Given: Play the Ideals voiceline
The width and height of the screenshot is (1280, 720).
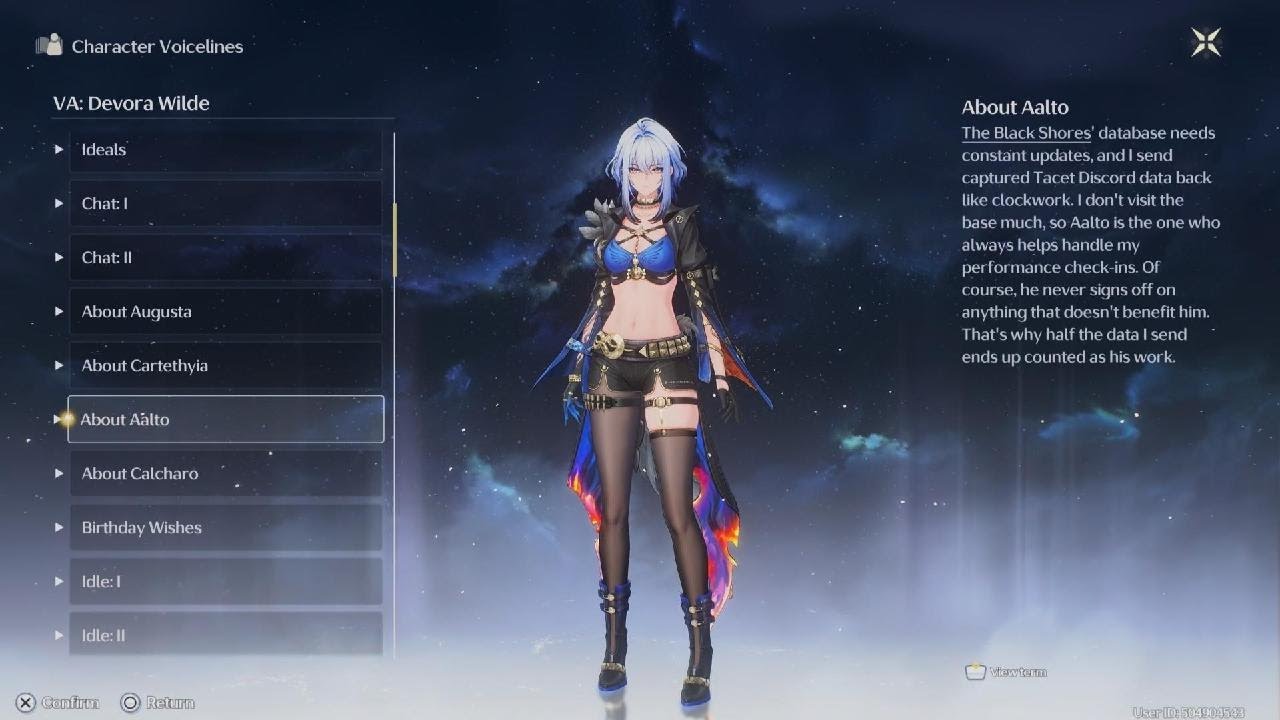Looking at the screenshot, I should coord(225,150).
